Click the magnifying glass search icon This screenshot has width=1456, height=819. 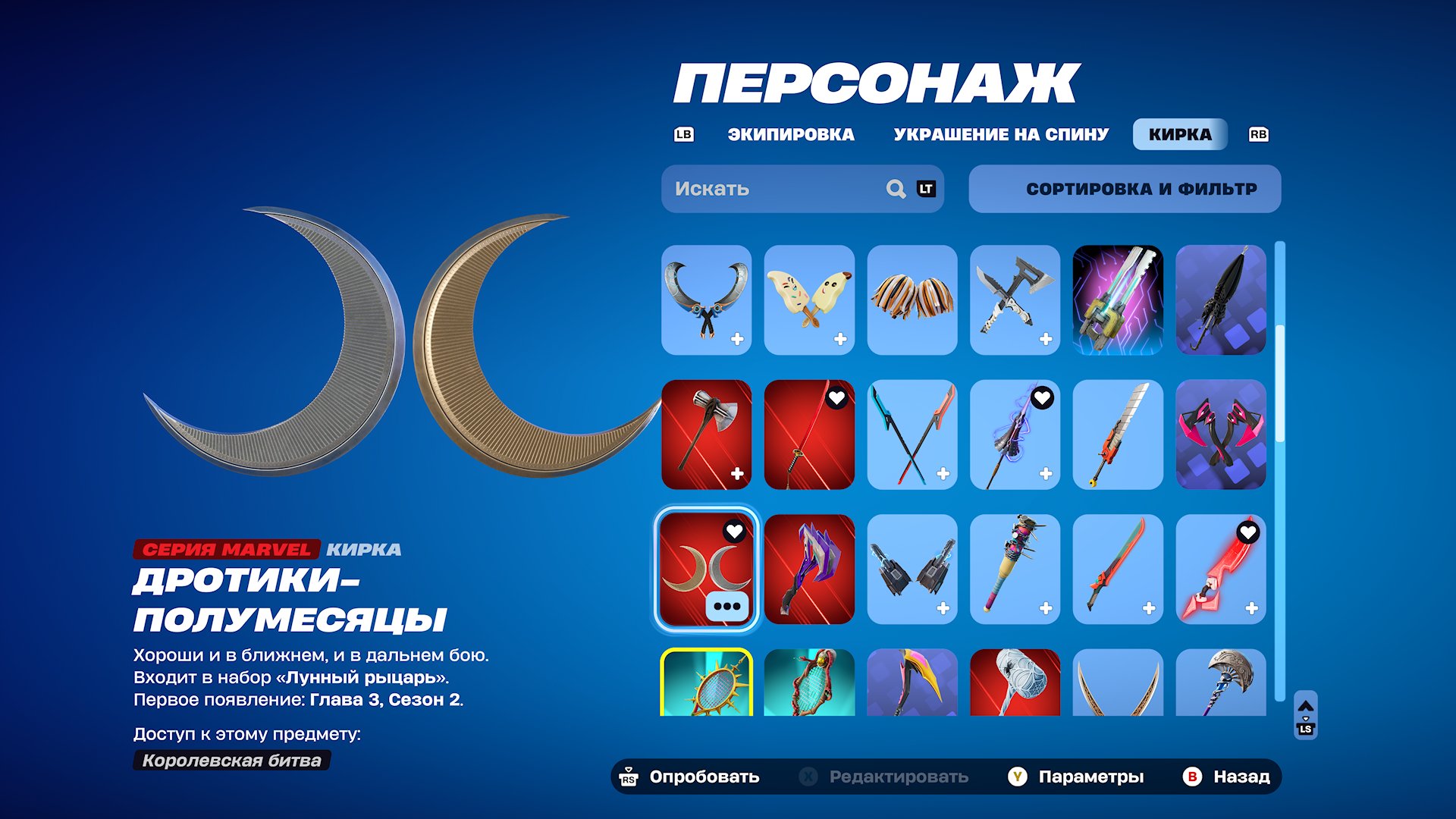click(896, 189)
